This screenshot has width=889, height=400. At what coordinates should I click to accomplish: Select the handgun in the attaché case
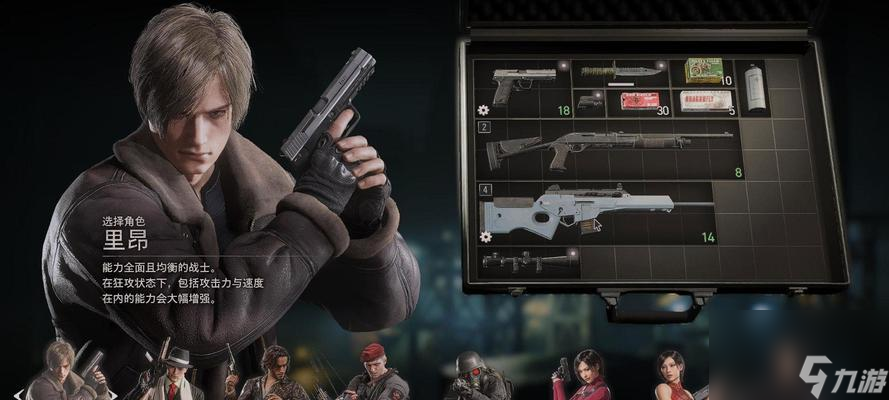click(x=524, y=86)
